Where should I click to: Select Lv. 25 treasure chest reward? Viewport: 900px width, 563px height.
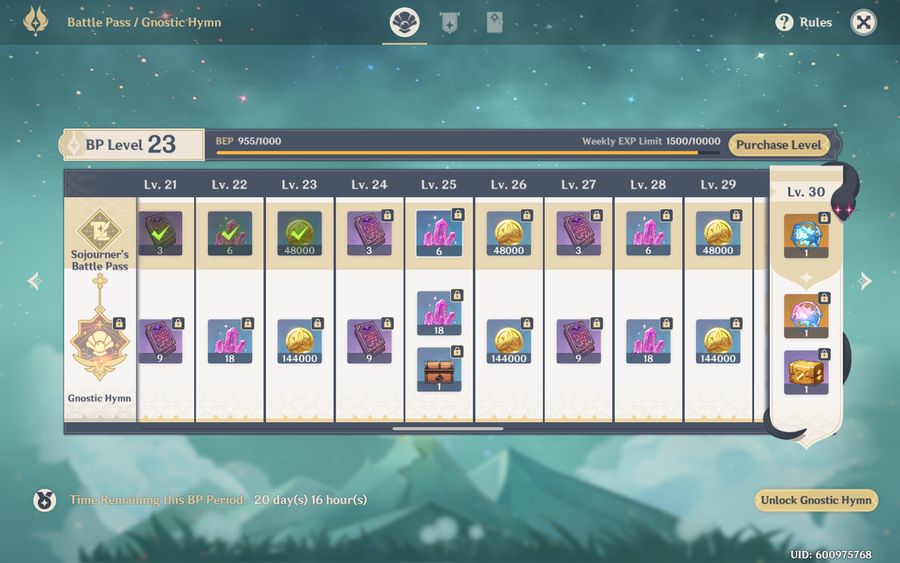[x=439, y=369]
